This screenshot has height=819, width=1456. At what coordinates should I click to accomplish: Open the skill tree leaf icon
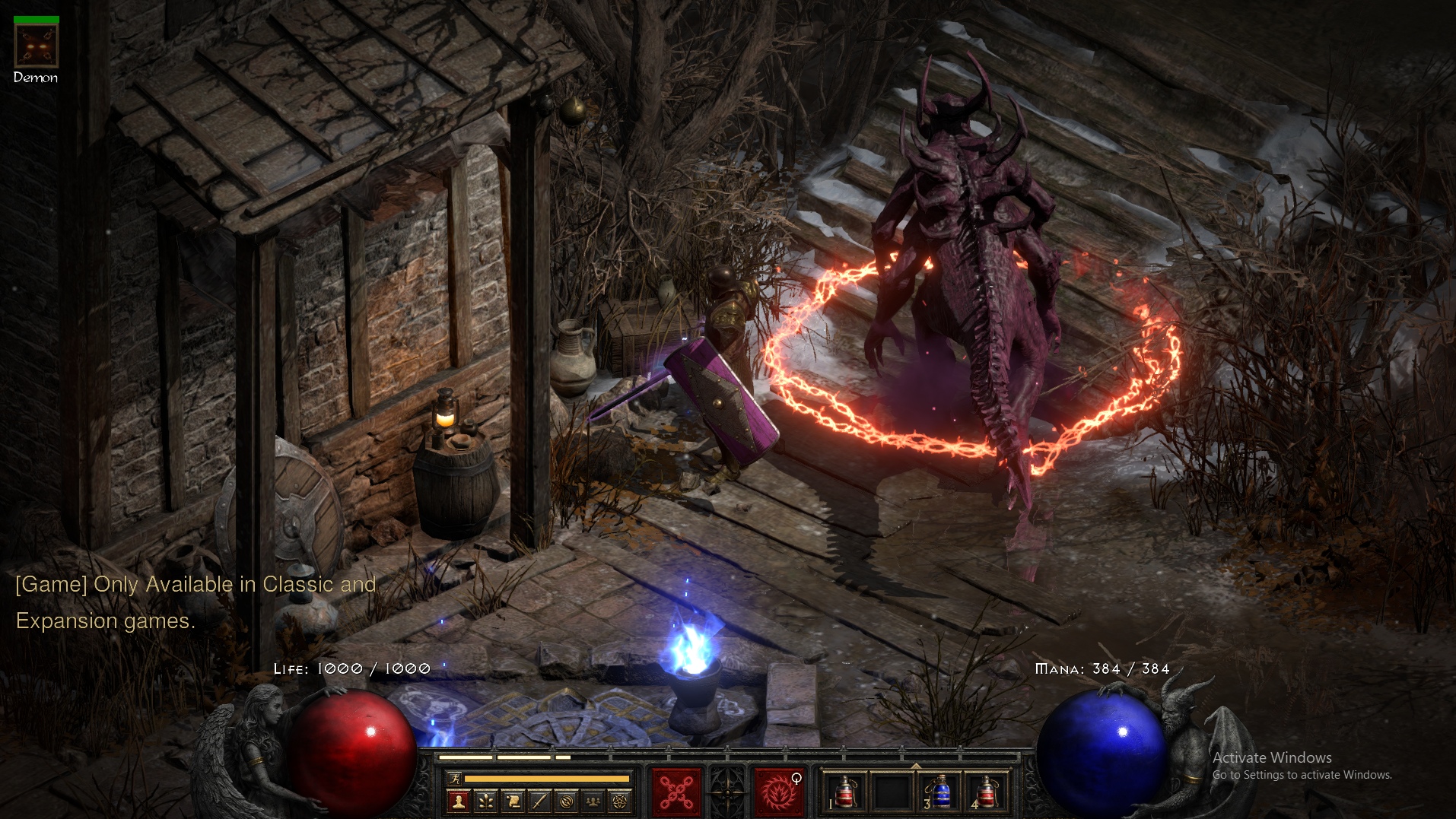[x=485, y=800]
